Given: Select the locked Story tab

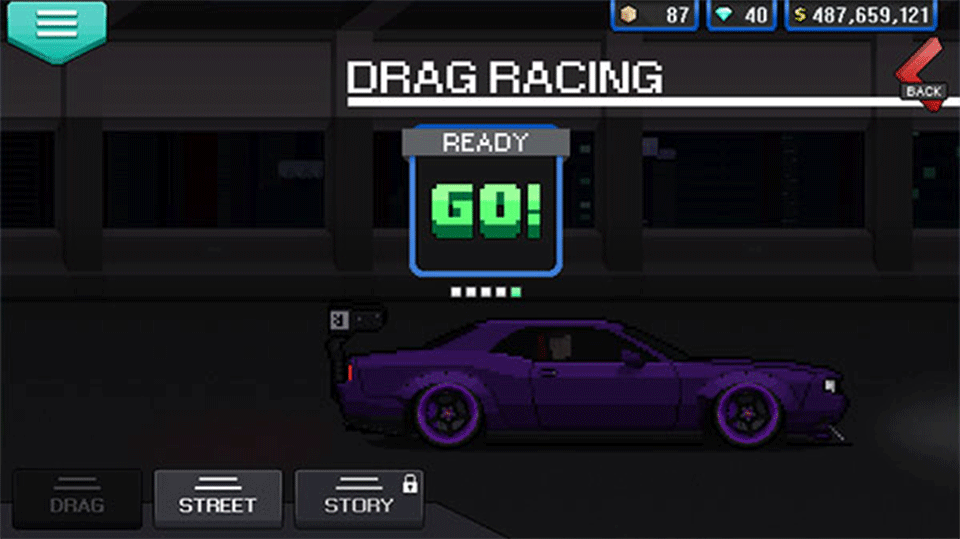Looking at the screenshot, I should click(x=359, y=499).
